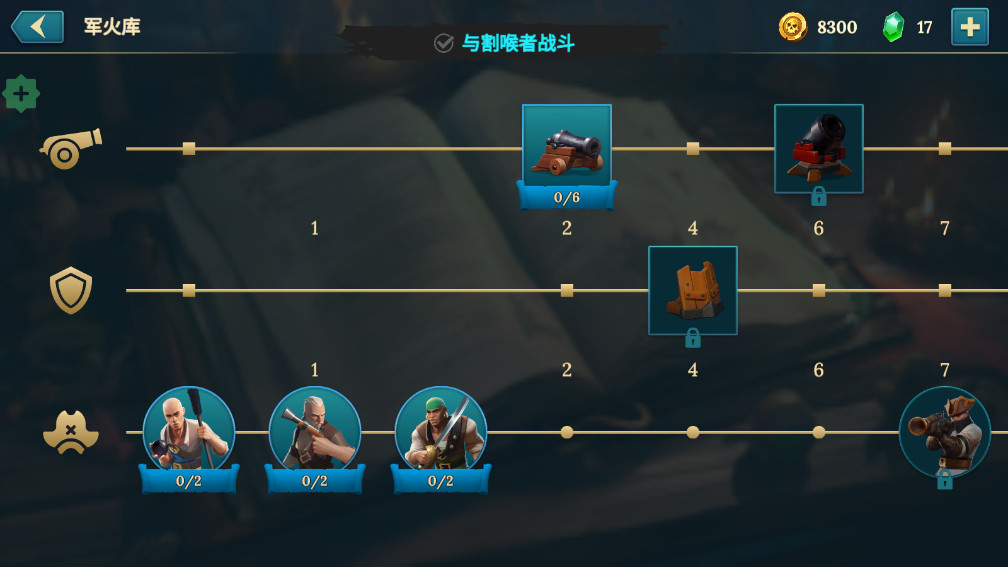
Task: Click the green plus badge
Action: tap(21, 93)
